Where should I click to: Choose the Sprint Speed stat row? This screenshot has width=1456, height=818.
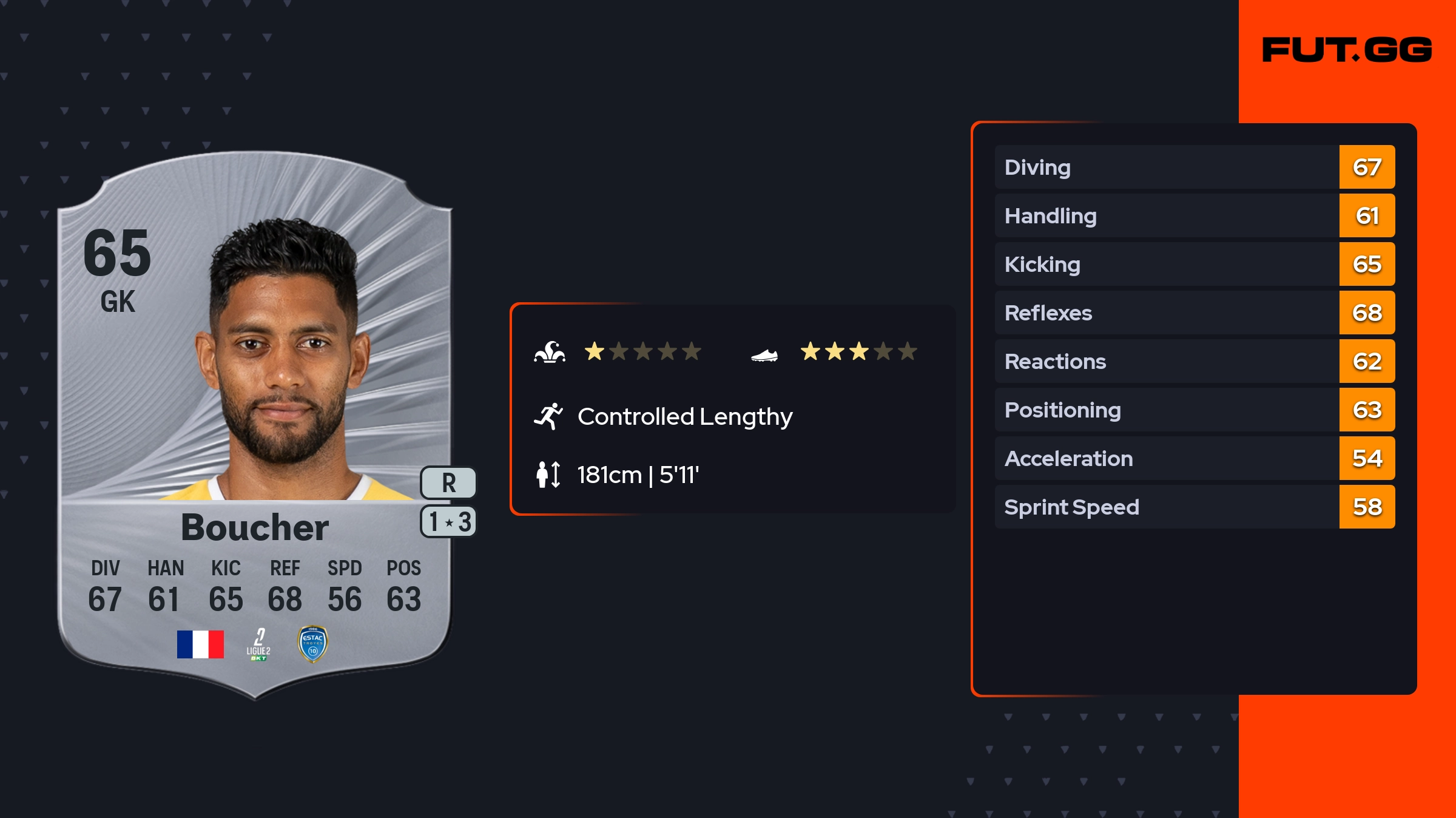(x=1194, y=507)
